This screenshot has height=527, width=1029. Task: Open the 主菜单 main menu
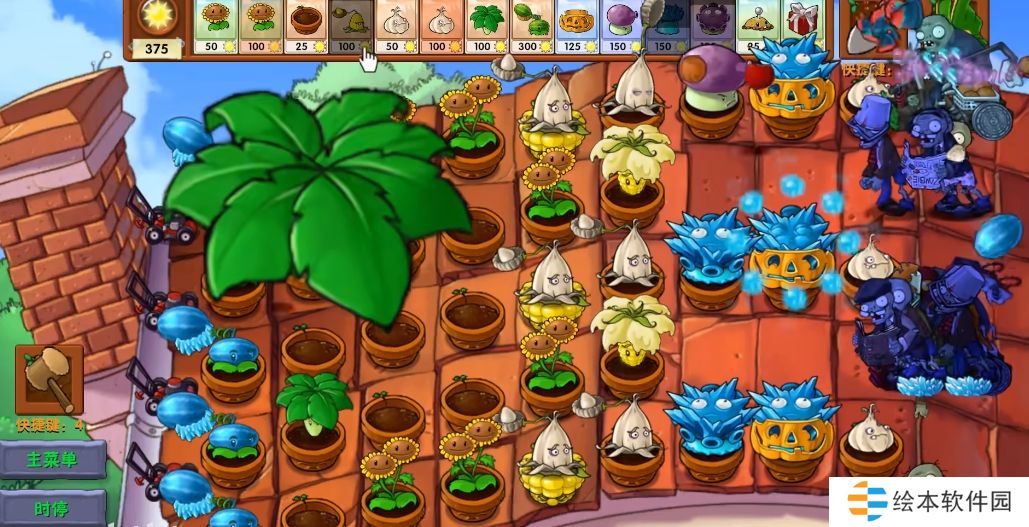coord(51,461)
